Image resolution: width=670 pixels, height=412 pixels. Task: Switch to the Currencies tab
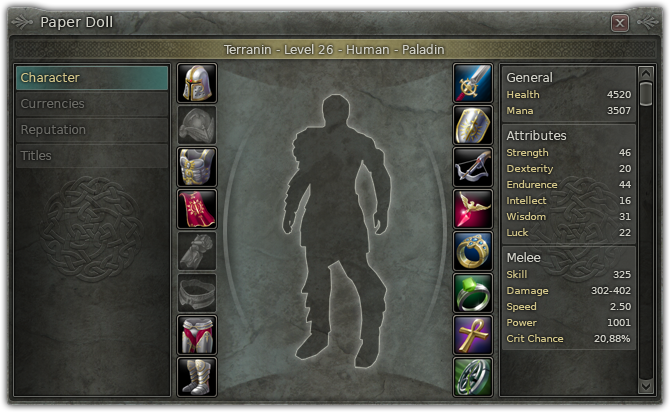pos(92,104)
